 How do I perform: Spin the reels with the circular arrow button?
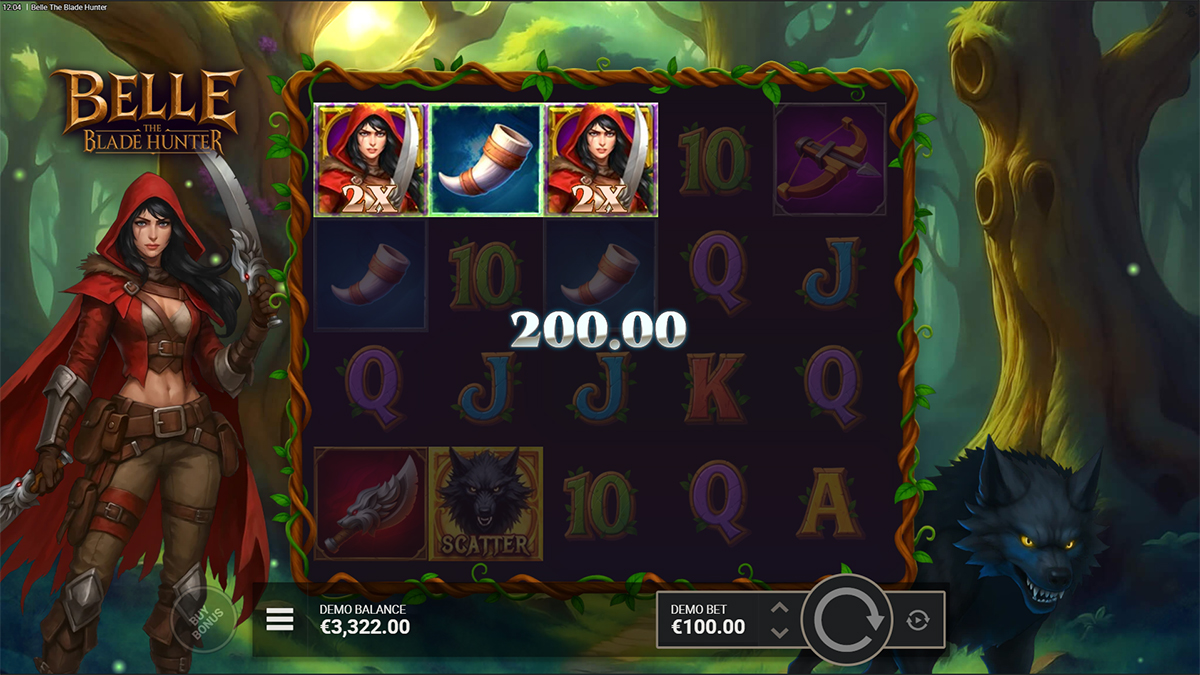pos(849,620)
